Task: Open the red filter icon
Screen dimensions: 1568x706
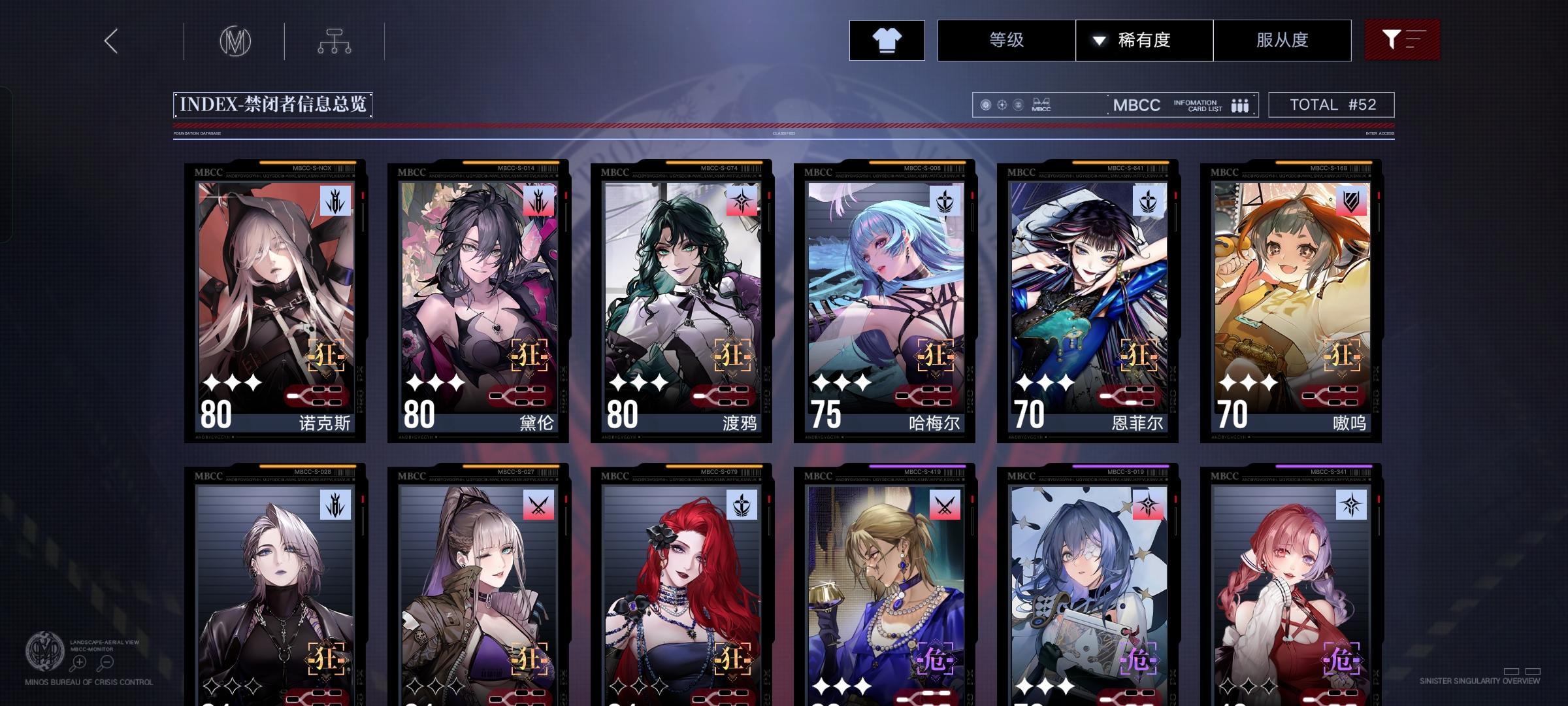Action: (1402, 40)
